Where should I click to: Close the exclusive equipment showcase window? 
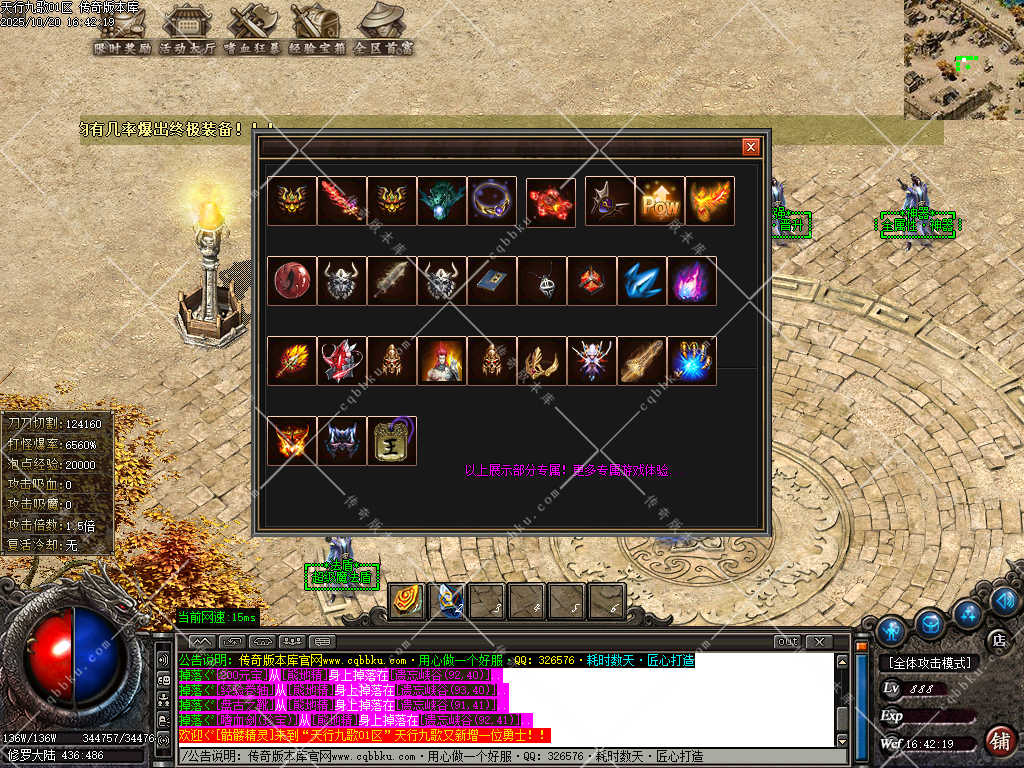click(750, 147)
